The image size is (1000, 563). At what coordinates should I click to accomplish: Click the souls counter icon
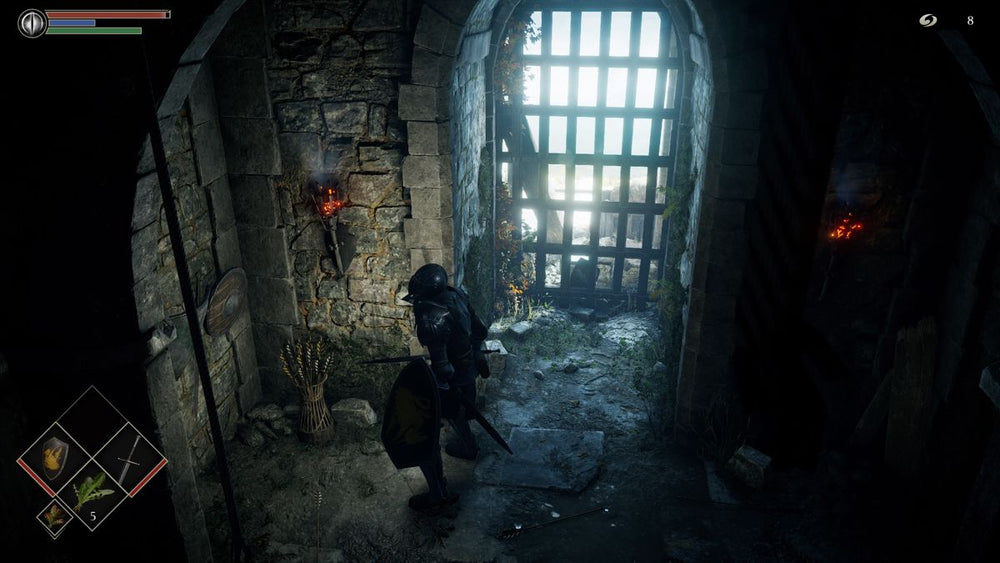point(929,20)
